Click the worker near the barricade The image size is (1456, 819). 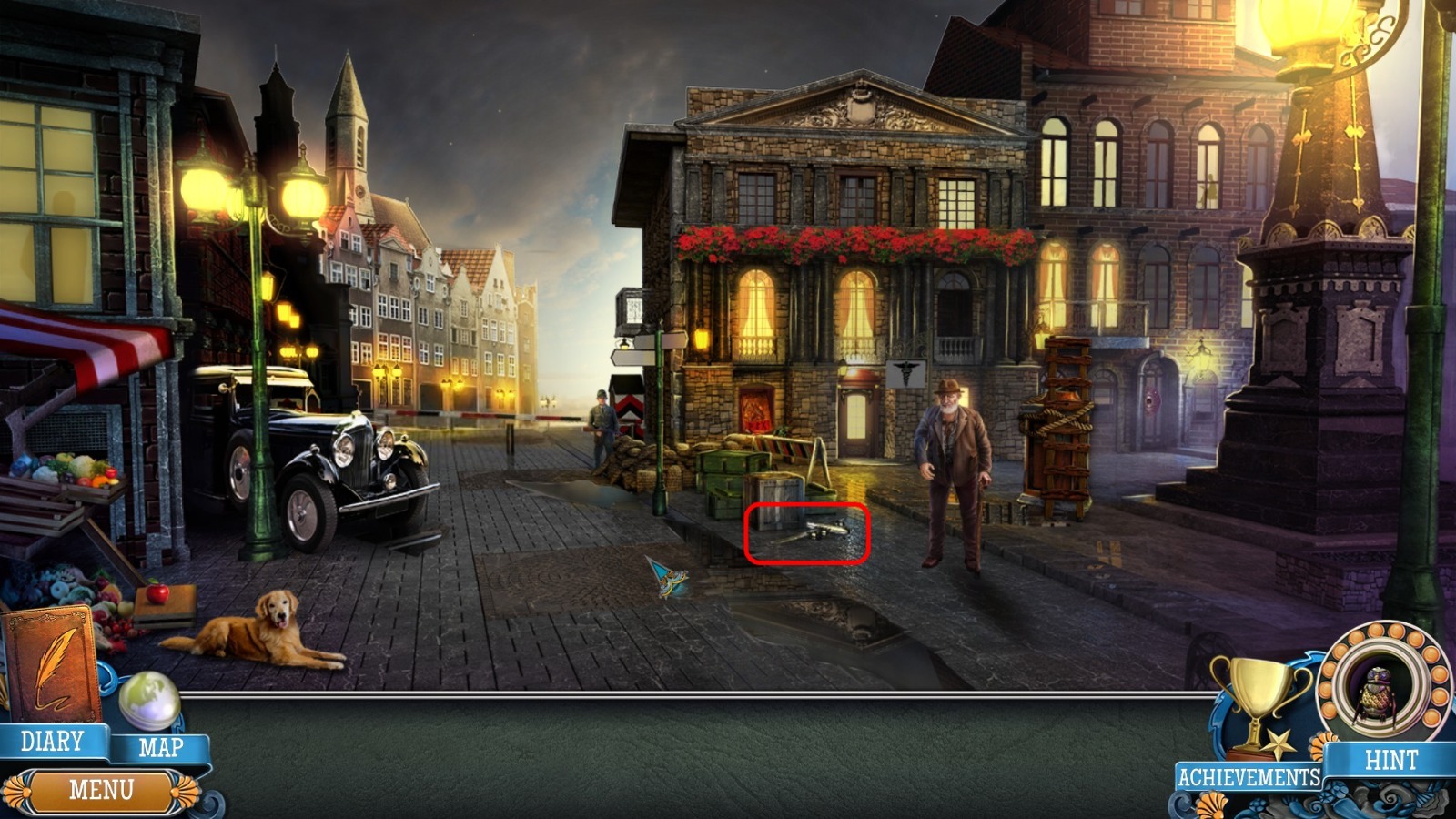[602, 419]
